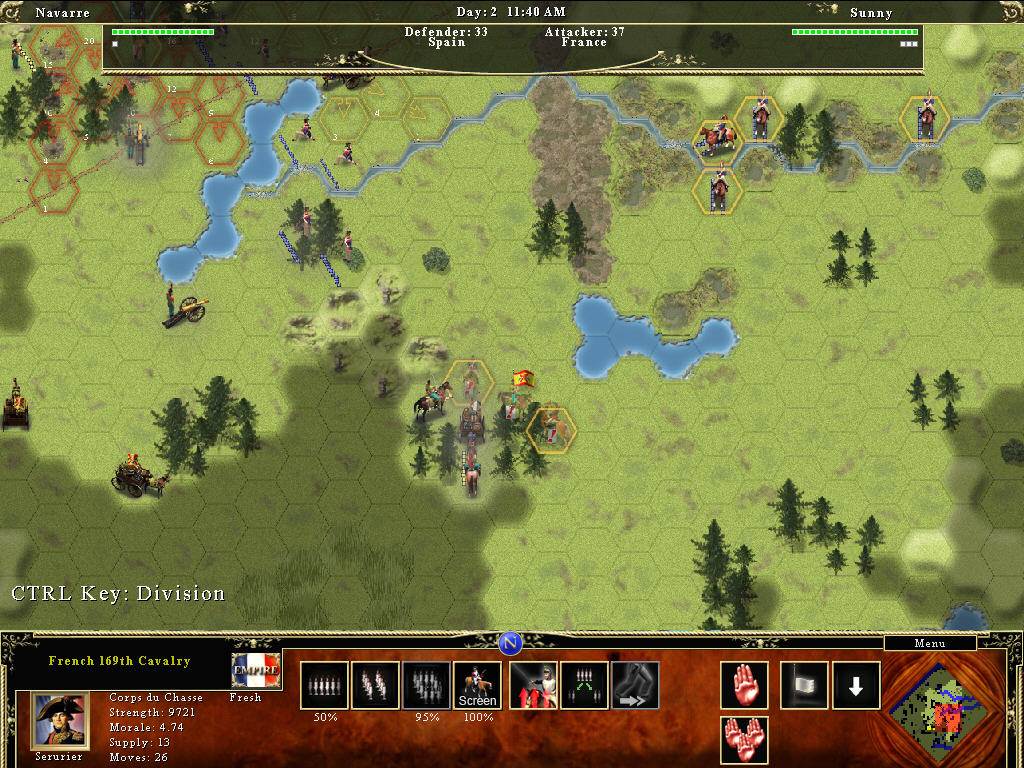Choose the 95% dense column formation

(x=426, y=686)
